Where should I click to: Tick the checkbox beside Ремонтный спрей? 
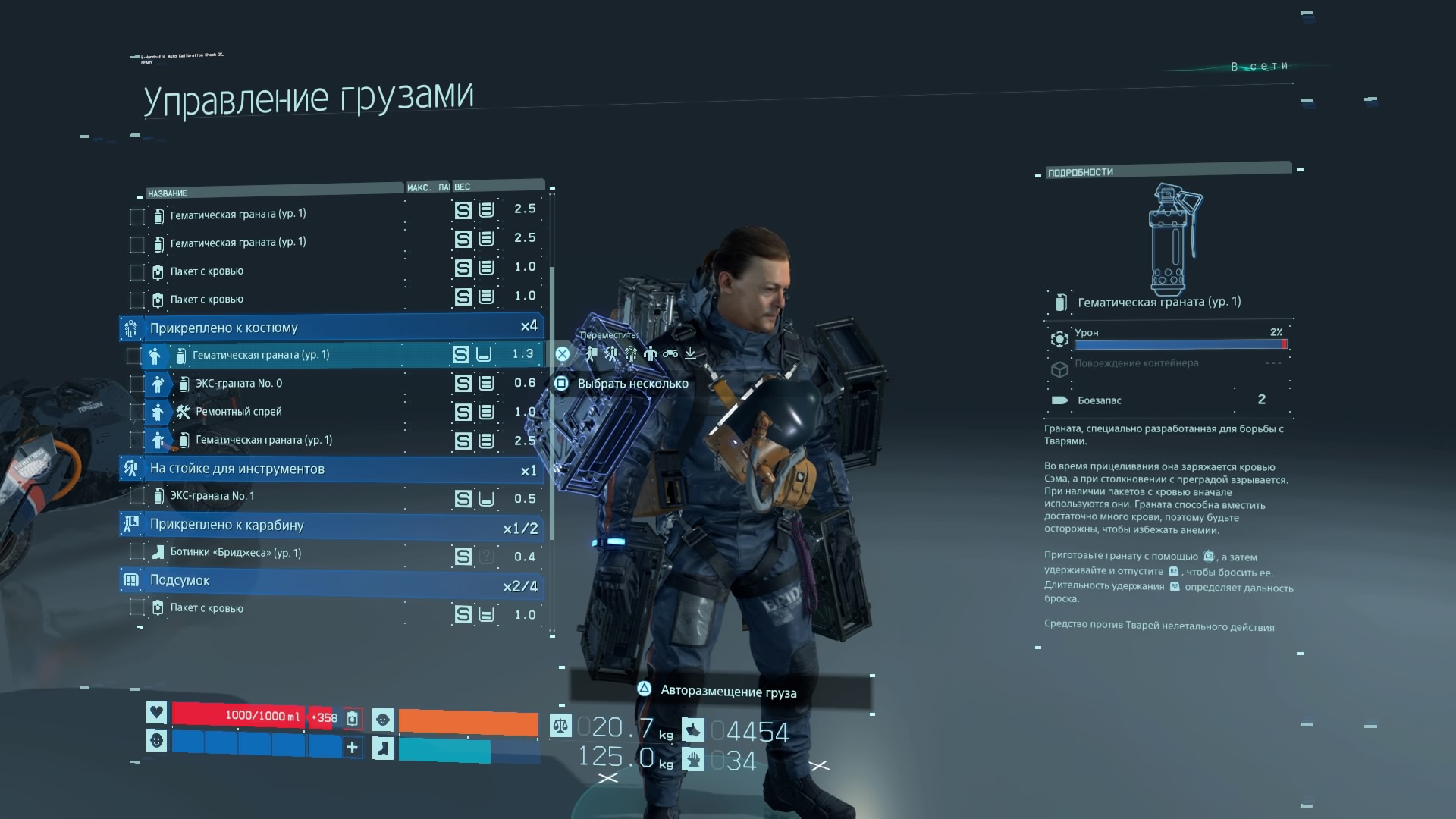tap(136, 413)
